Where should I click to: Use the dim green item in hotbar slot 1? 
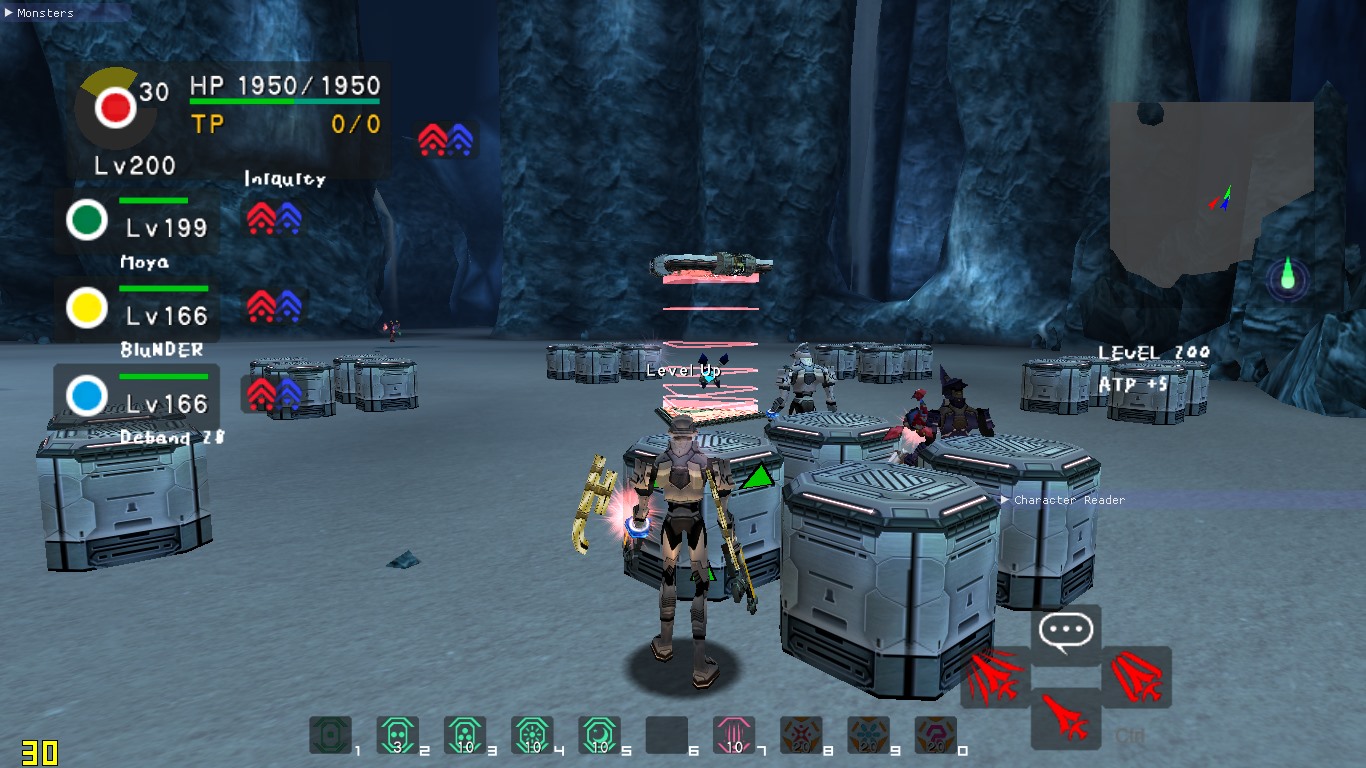[330, 735]
